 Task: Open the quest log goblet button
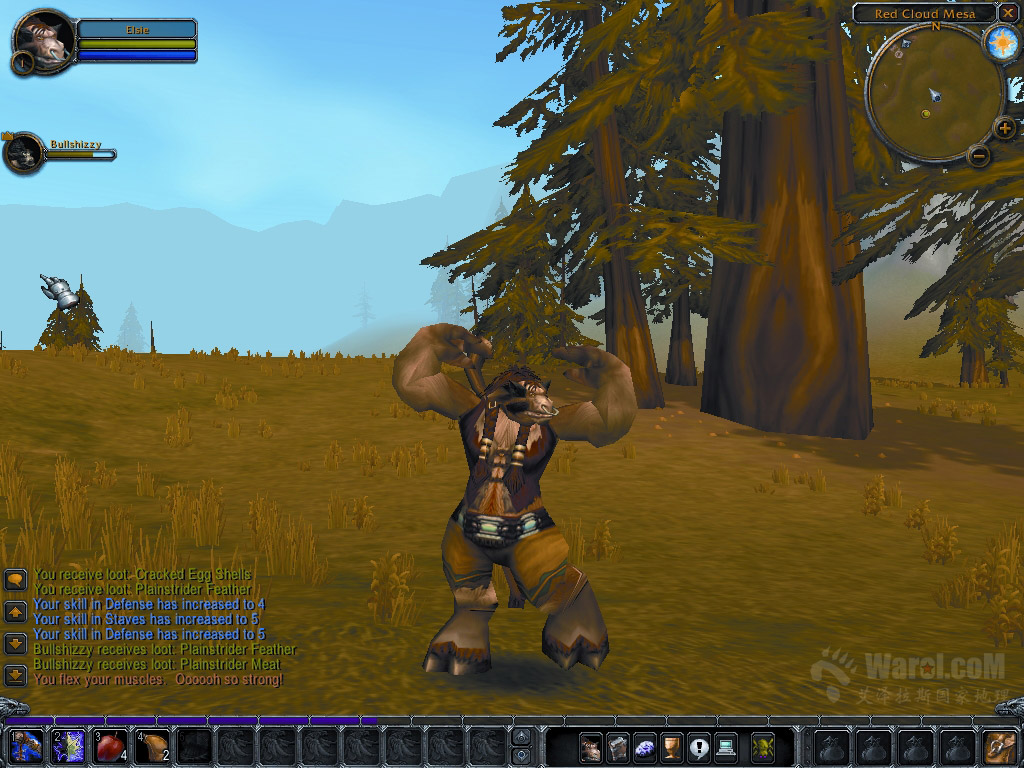click(673, 747)
